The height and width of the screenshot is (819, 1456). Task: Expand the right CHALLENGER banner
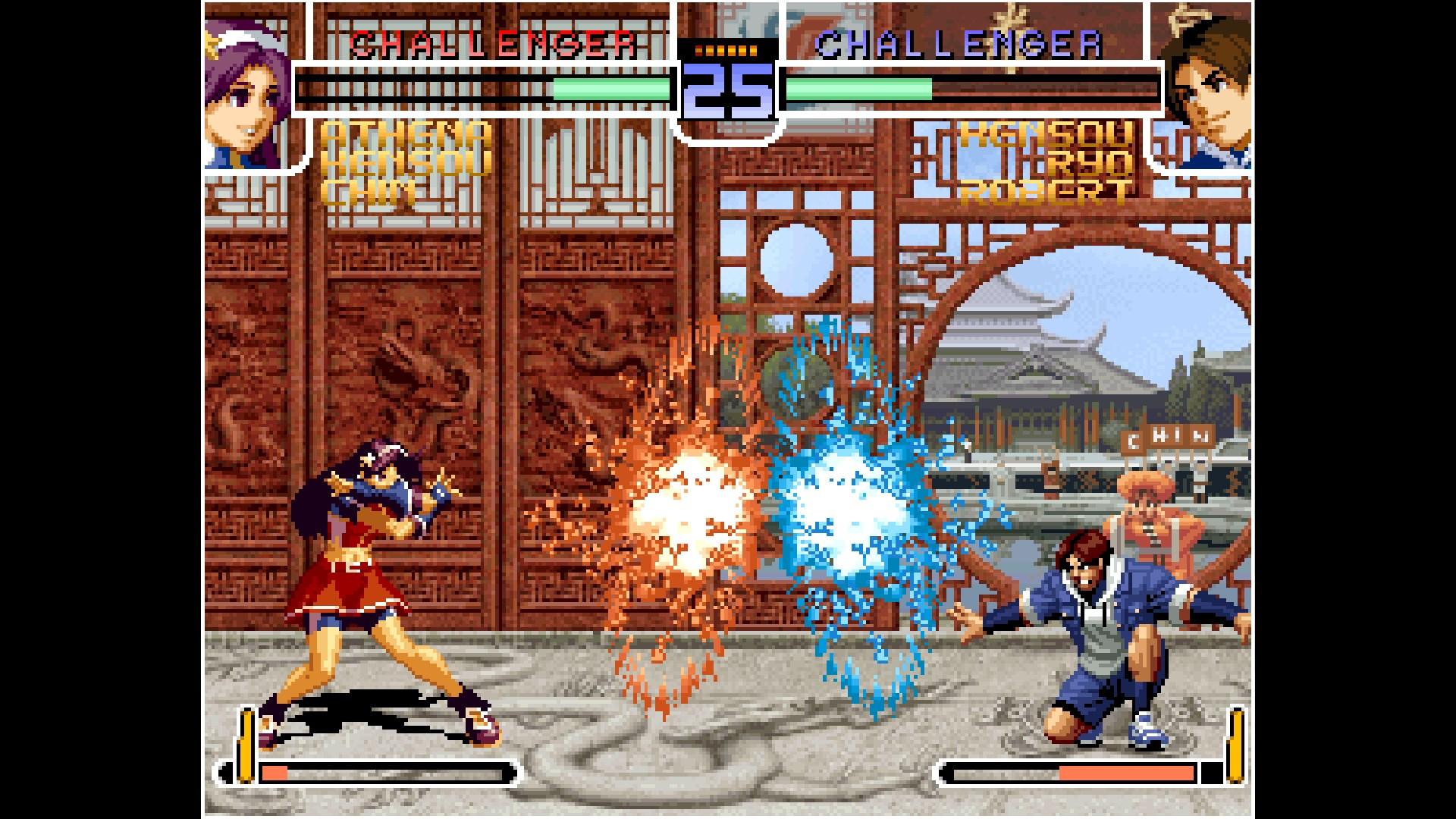(x=959, y=43)
